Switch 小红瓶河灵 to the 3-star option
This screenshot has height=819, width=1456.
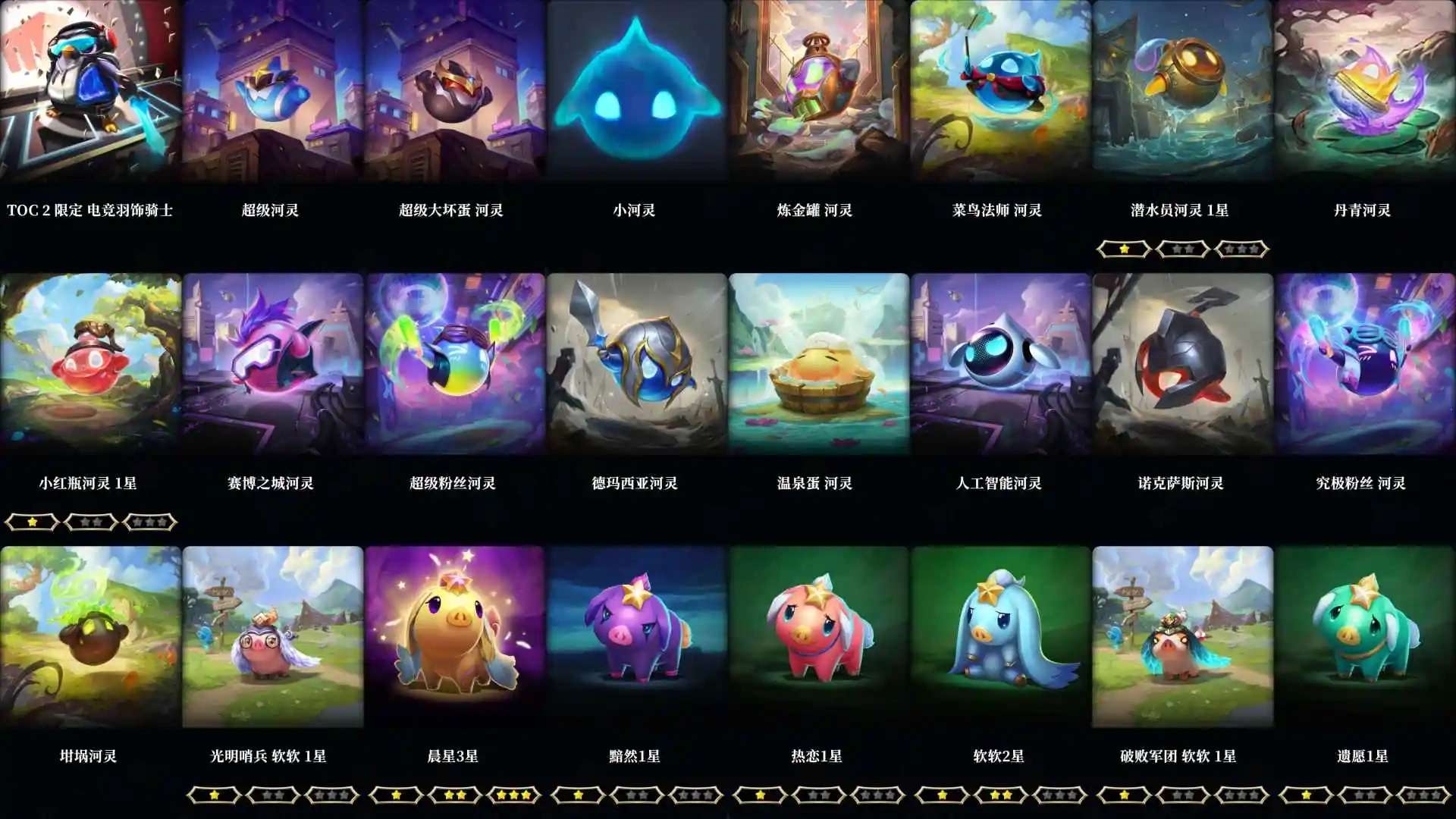tap(149, 522)
